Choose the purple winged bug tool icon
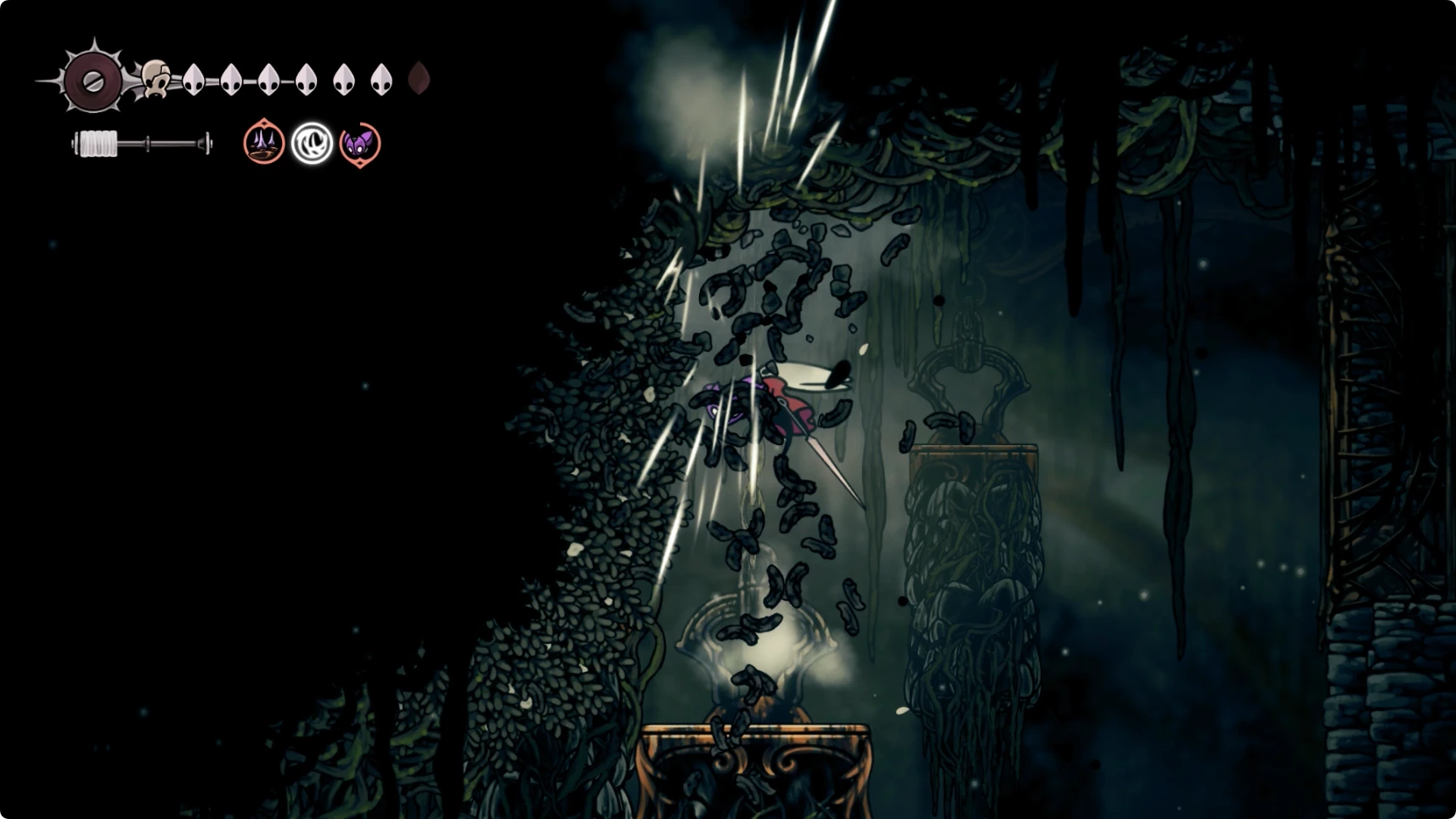This screenshot has width=1456, height=819. pos(360,144)
